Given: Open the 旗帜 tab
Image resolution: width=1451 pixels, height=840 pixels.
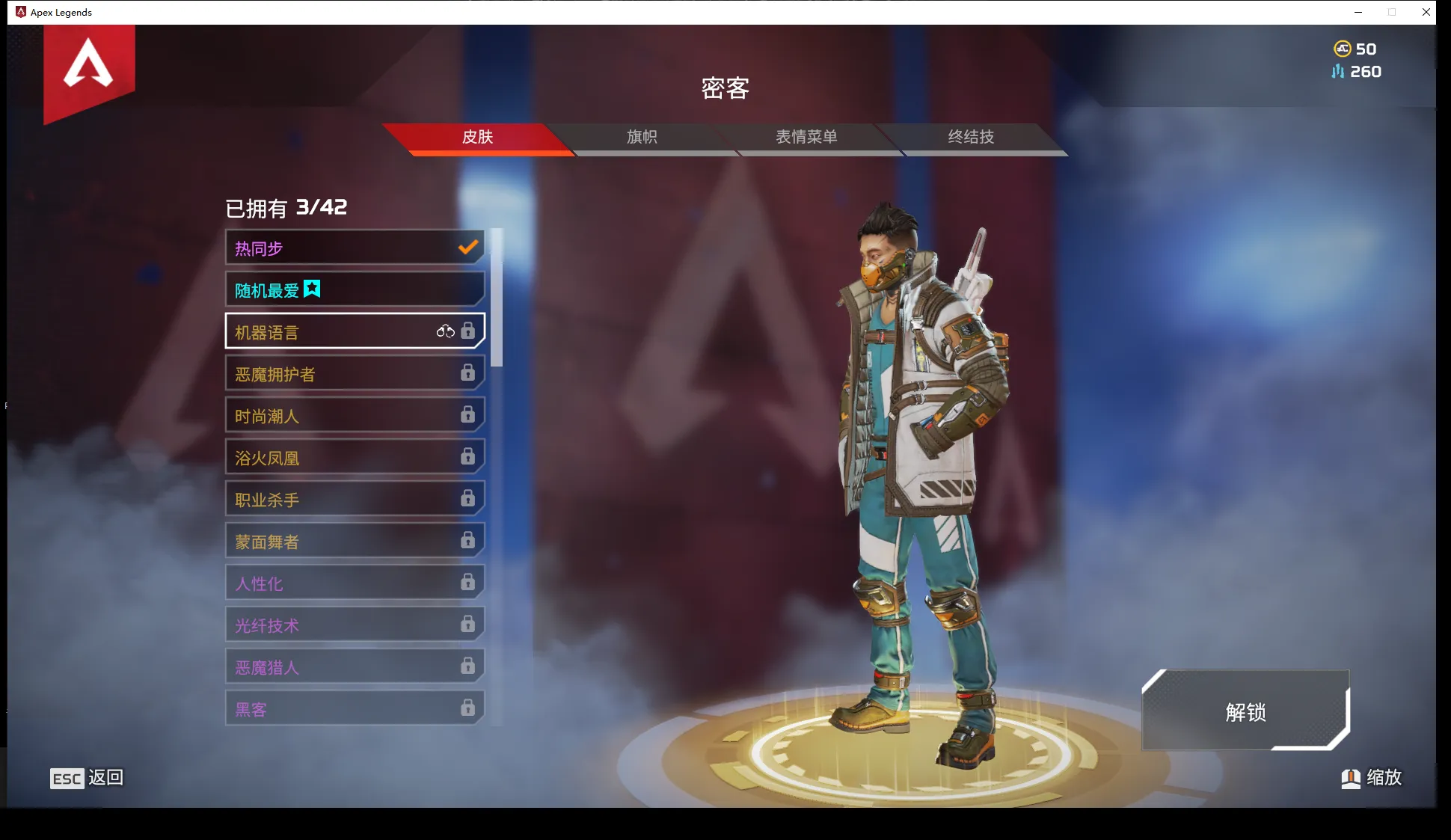Looking at the screenshot, I should pyautogui.click(x=642, y=137).
